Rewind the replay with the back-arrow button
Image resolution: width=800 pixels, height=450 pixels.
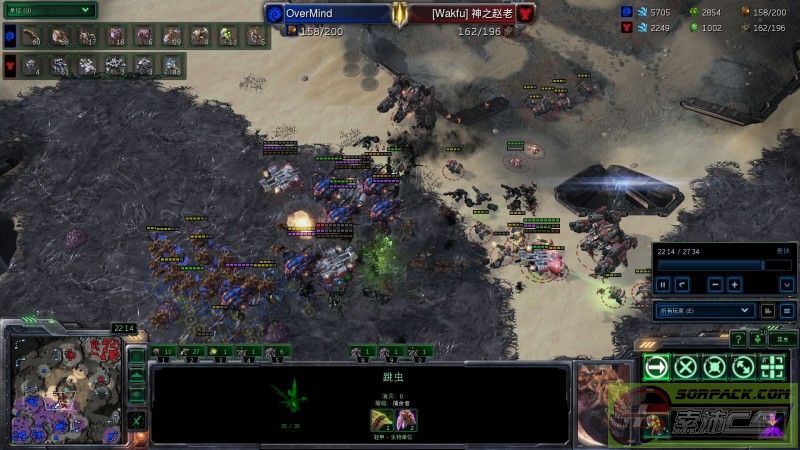[x=683, y=284]
